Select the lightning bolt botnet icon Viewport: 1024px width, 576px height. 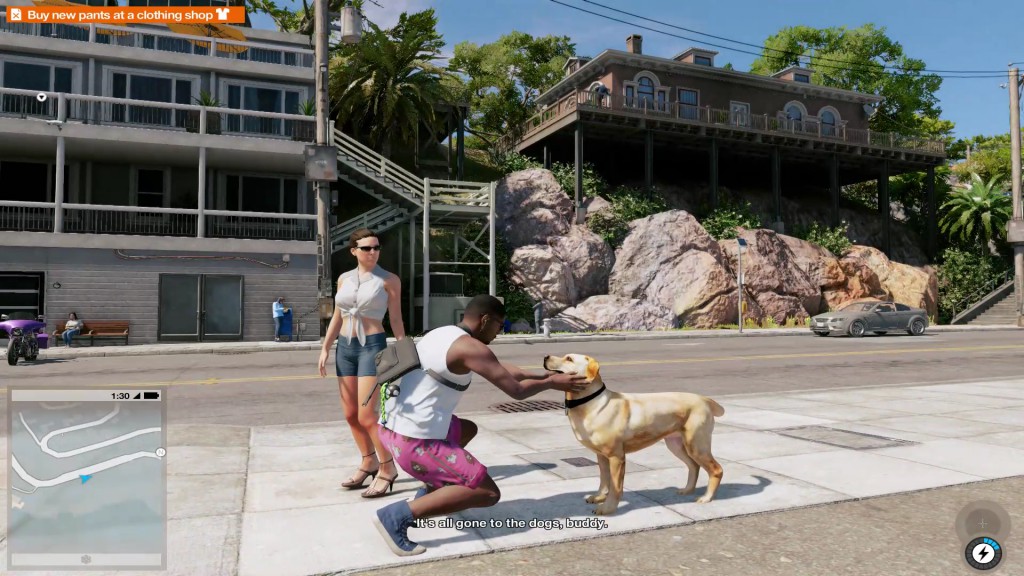pos(983,552)
